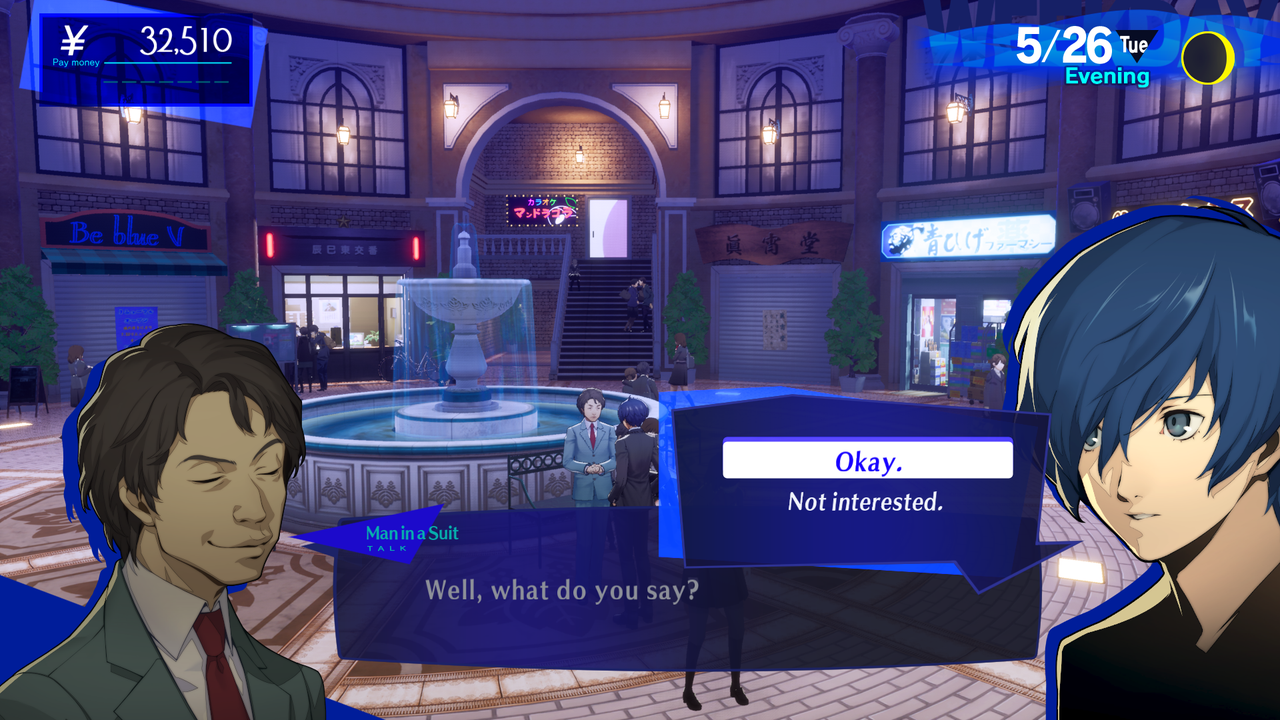Screen dimensions: 1280x720
Task: Click the Pay money label
Action: pyautogui.click(x=76, y=62)
